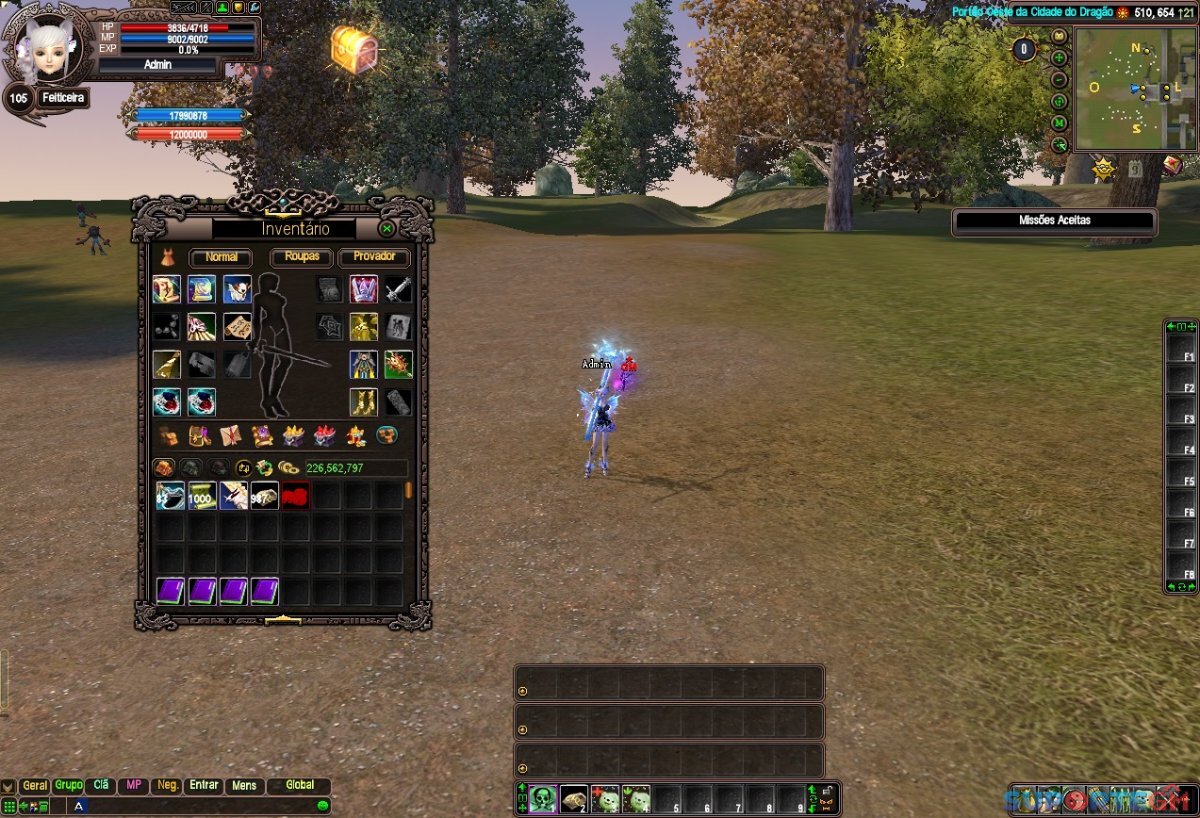Choose the Clã chat channel
Image resolution: width=1200 pixels, height=818 pixels.
[100, 786]
